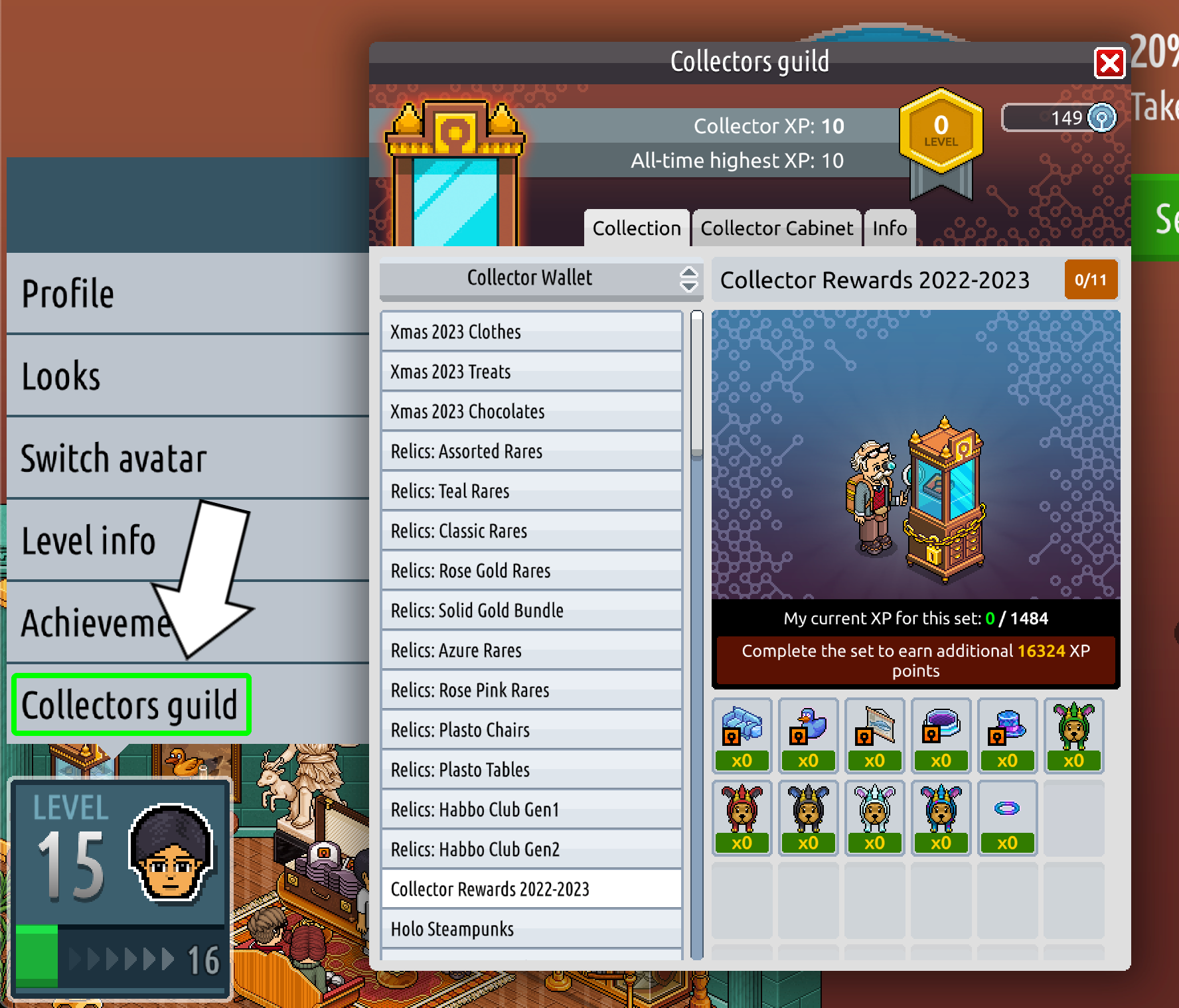Select the blue sofa reward icon
This screenshot has width=1179, height=1008.
[x=742, y=727]
